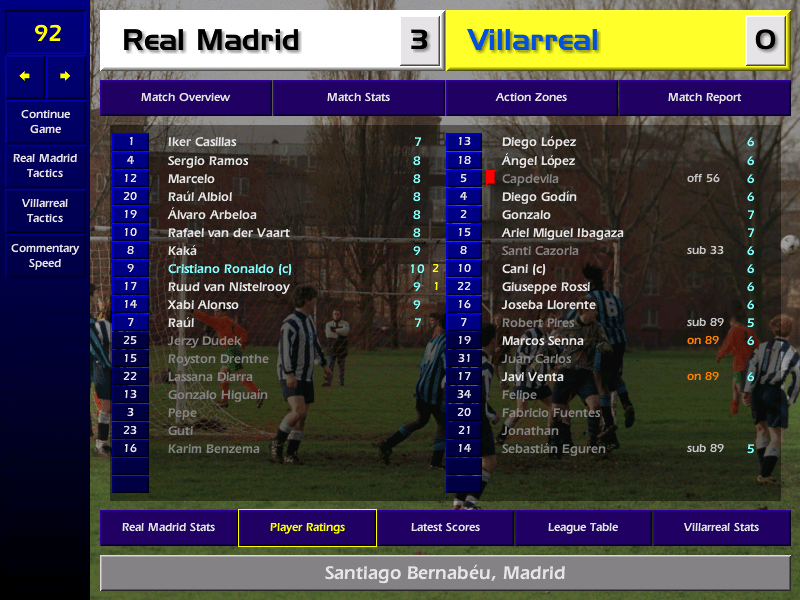Continue the game
Viewport: 800px width, 600px height.
pyautogui.click(x=45, y=121)
